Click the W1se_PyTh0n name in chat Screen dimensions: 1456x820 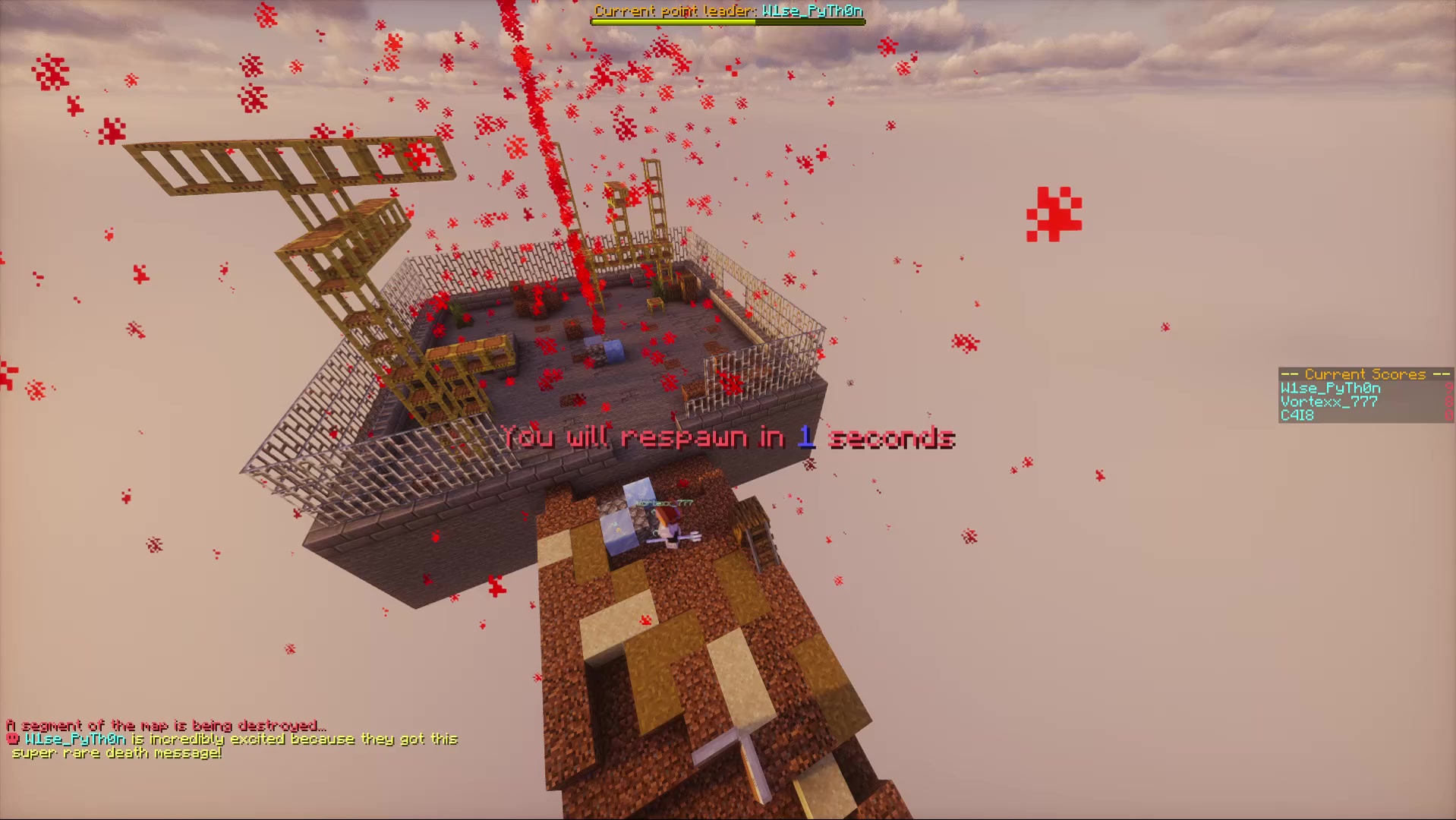pyautogui.click(x=76, y=740)
